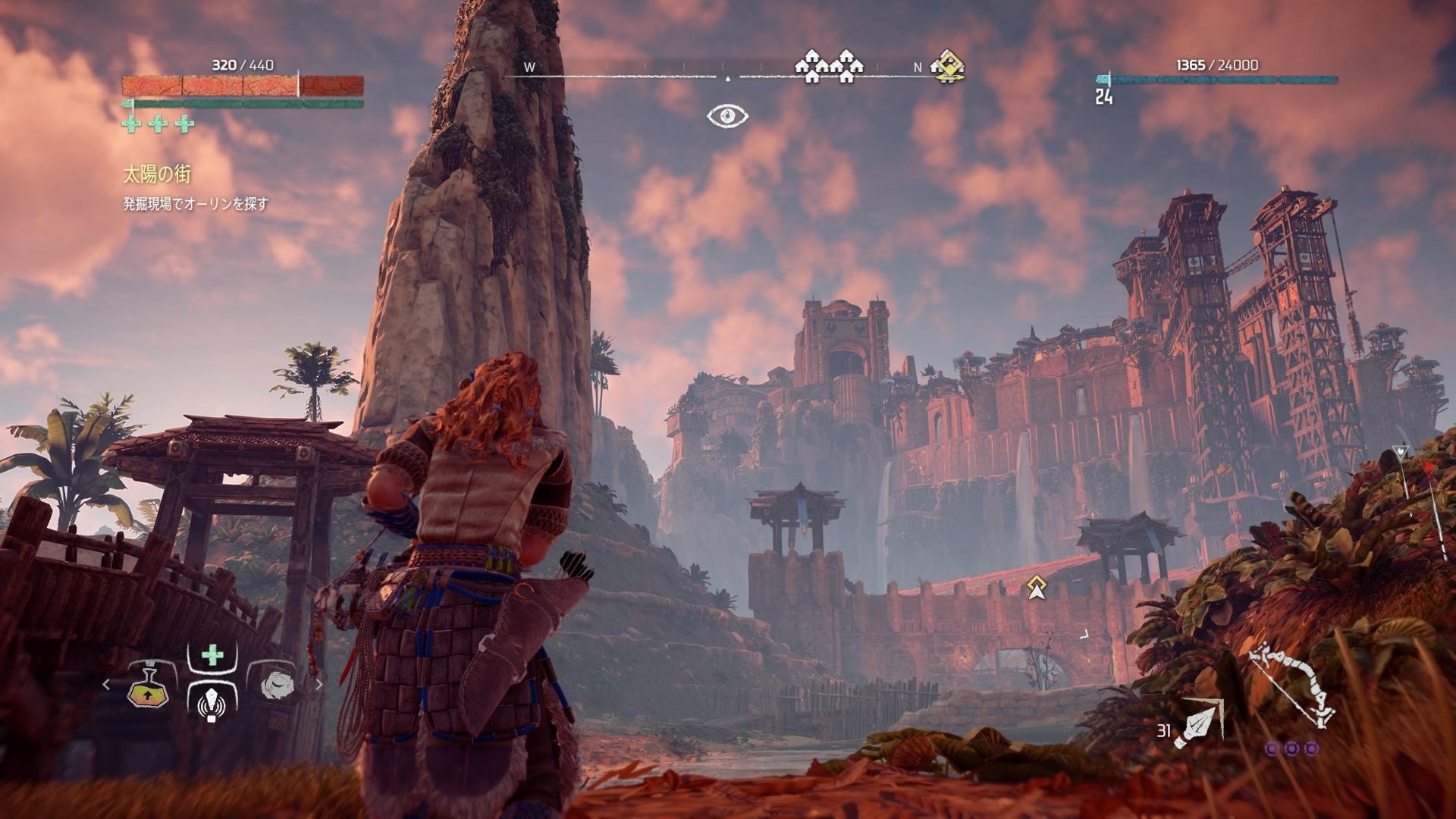Use the green cross medicine pouch
Image resolution: width=1456 pixels, height=819 pixels.
212,654
